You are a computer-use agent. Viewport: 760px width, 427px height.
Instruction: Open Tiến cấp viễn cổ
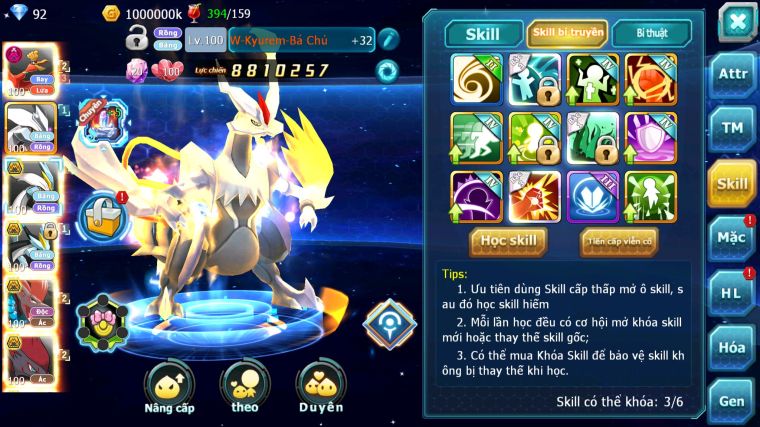618,240
